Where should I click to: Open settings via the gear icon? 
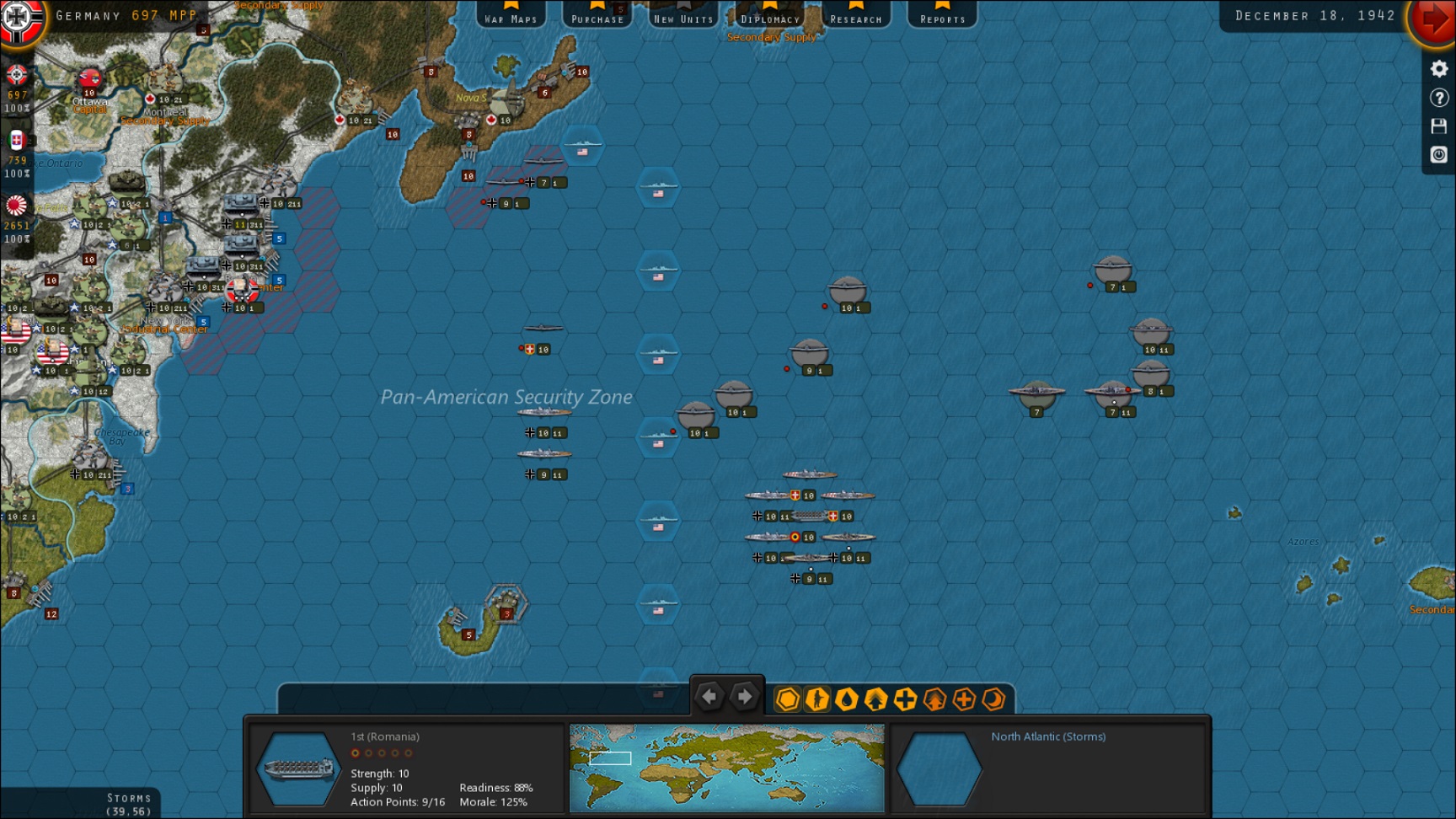(1439, 69)
